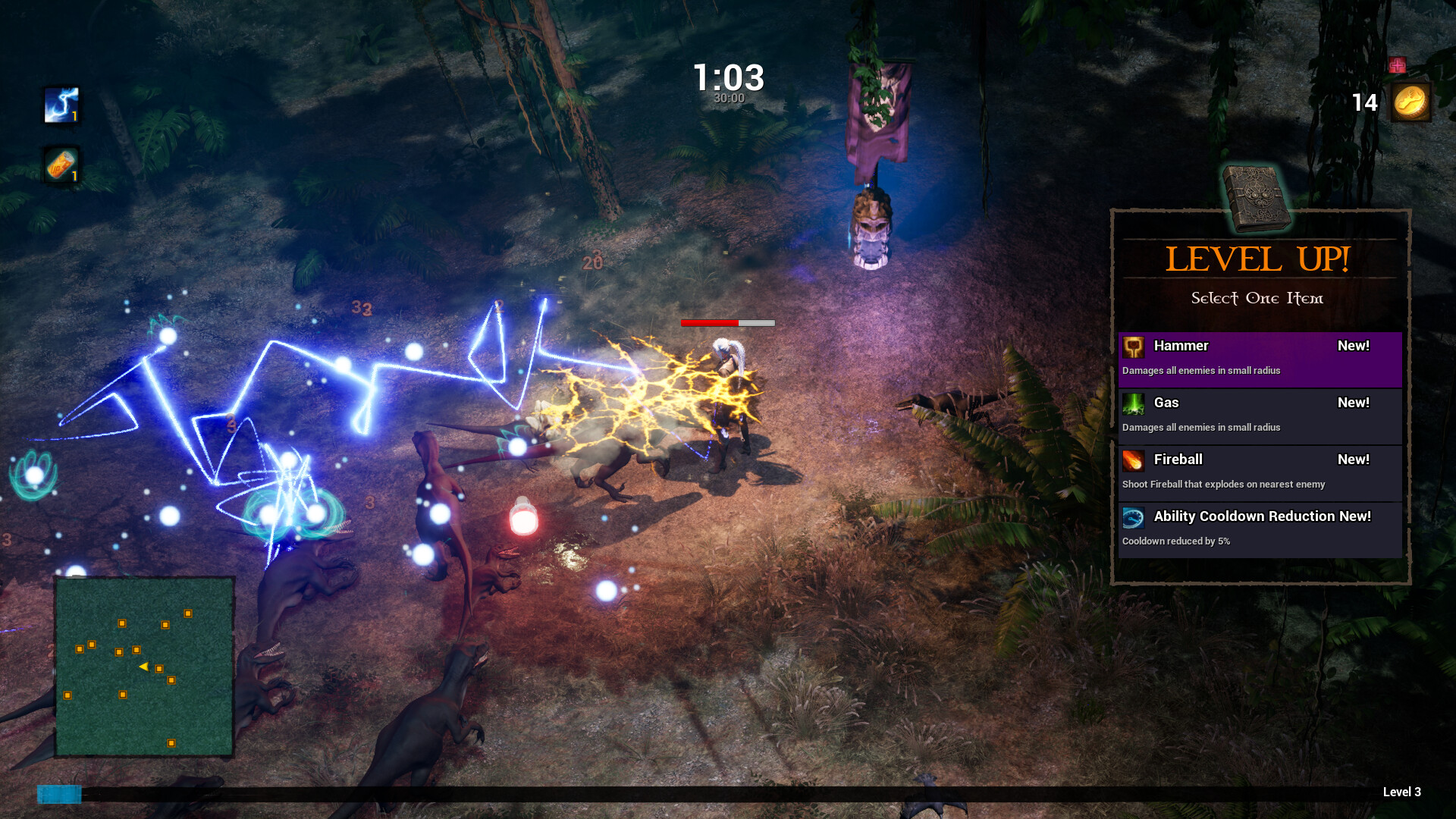Click the orange UP energy drink item icon
1456x819 pixels.
[61, 165]
